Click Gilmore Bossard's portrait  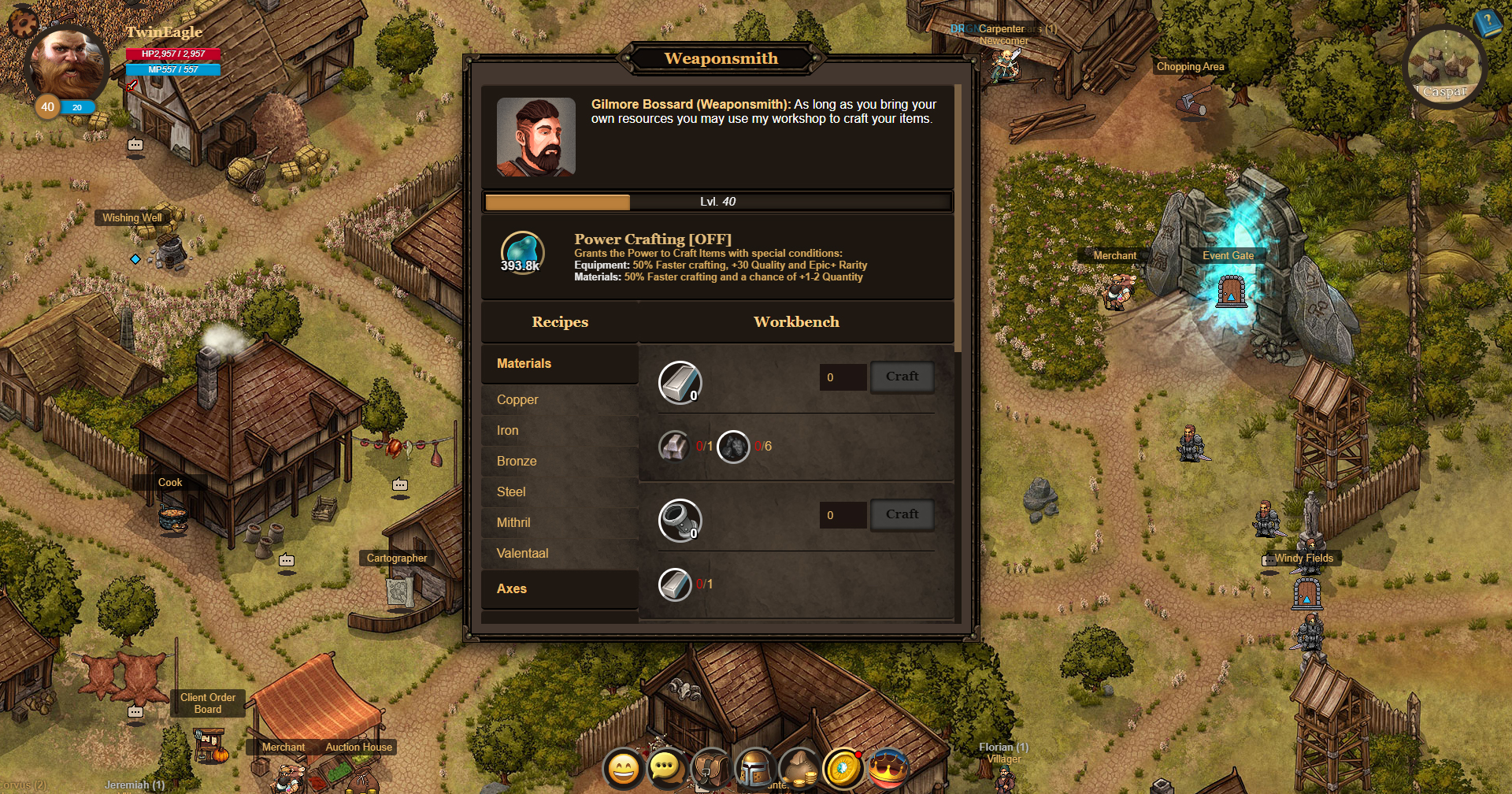[535, 135]
